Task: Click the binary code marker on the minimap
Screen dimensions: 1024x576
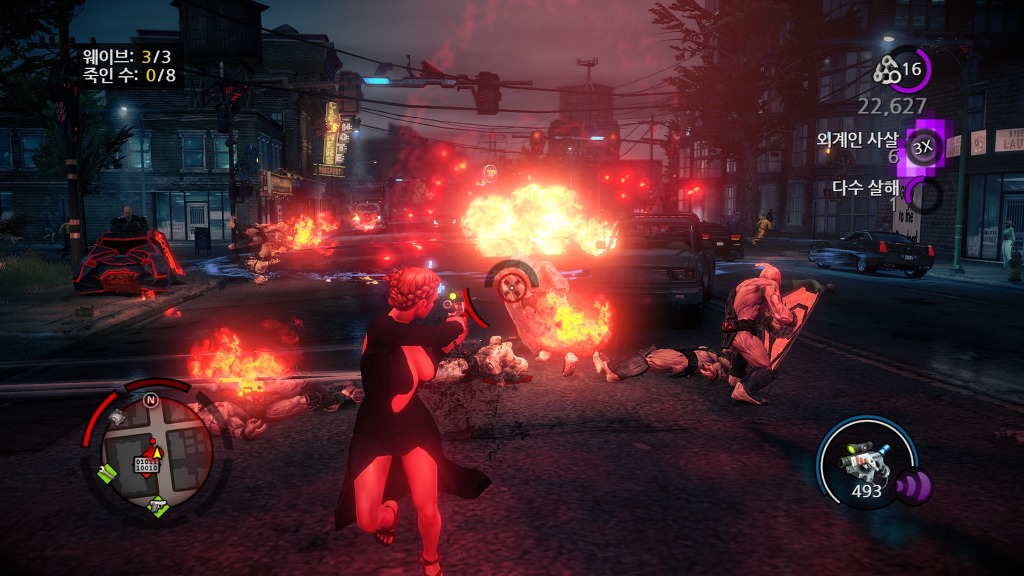Action: [x=148, y=465]
